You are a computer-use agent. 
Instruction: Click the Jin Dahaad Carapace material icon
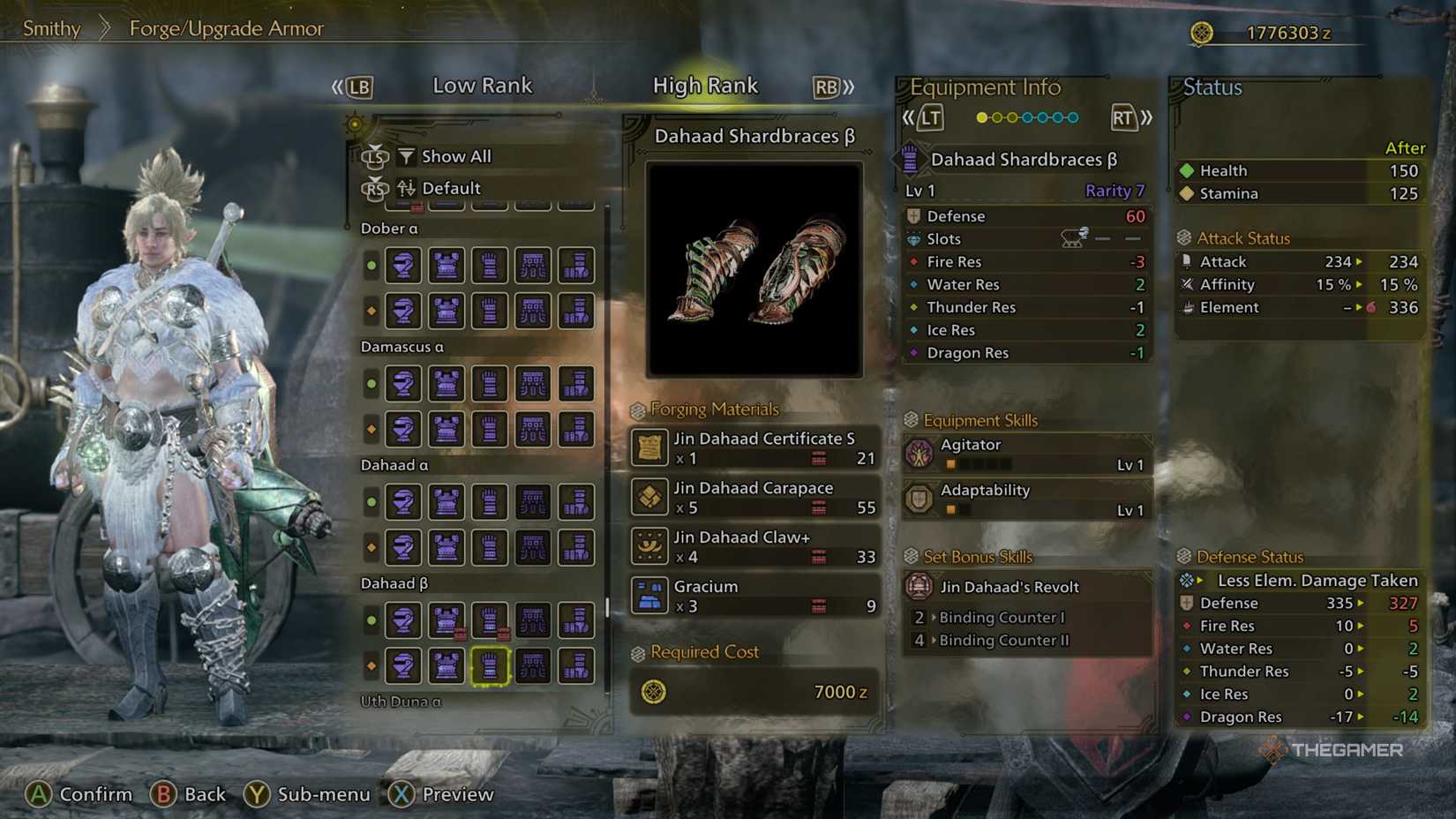point(649,498)
